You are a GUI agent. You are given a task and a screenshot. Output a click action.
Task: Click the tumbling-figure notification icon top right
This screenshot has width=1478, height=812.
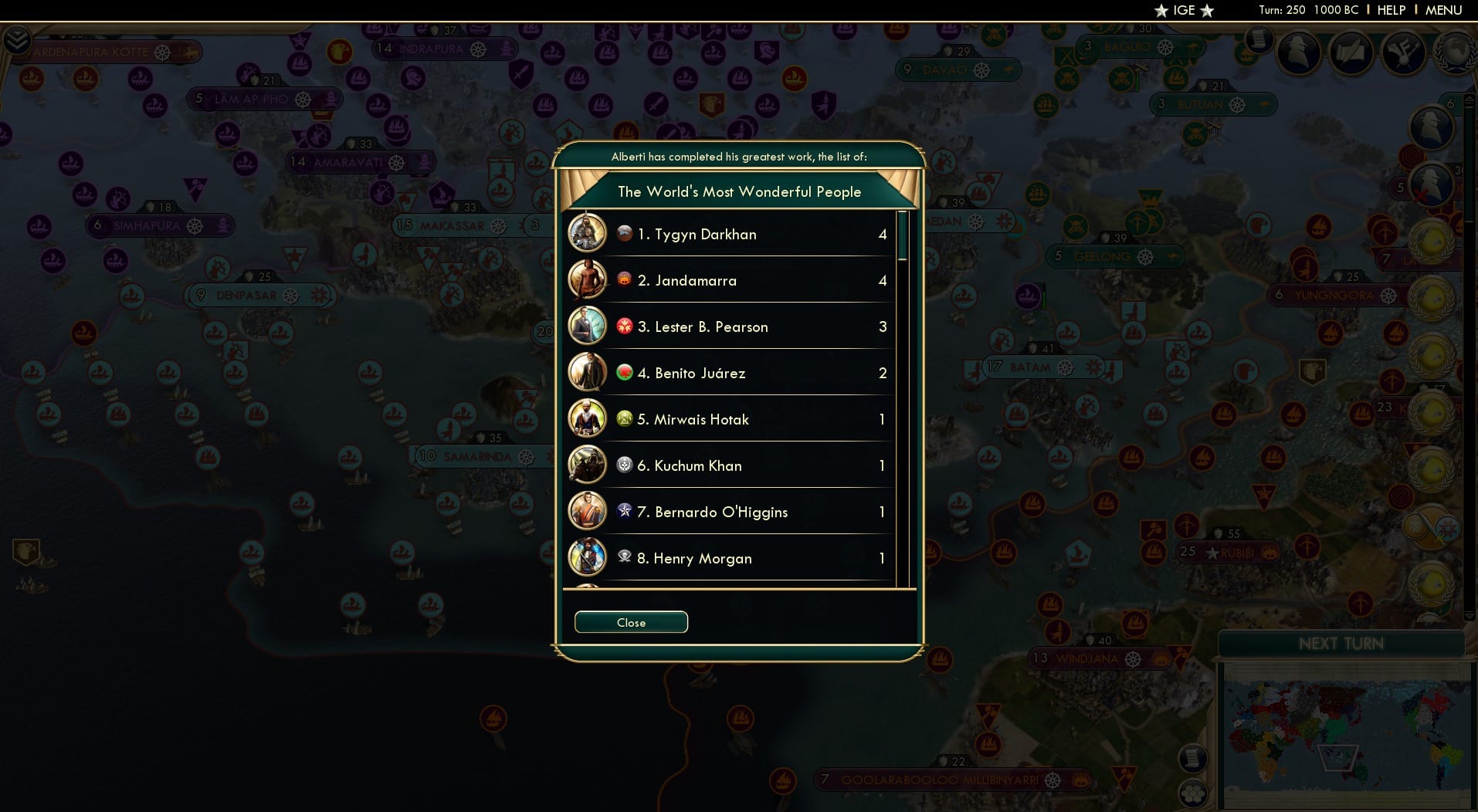coord(1403,51)
